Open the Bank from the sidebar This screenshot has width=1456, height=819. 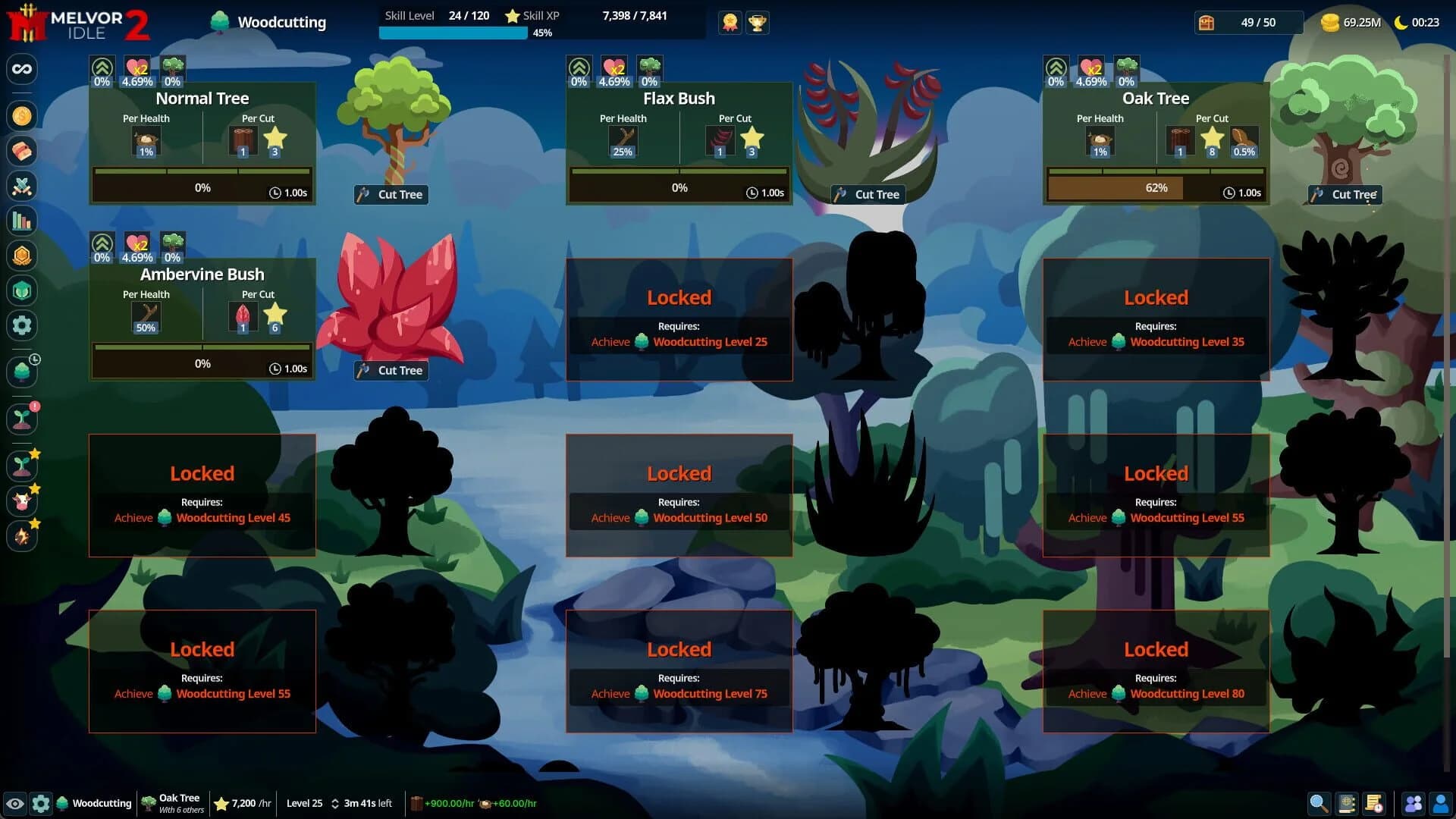click(22, 151)
